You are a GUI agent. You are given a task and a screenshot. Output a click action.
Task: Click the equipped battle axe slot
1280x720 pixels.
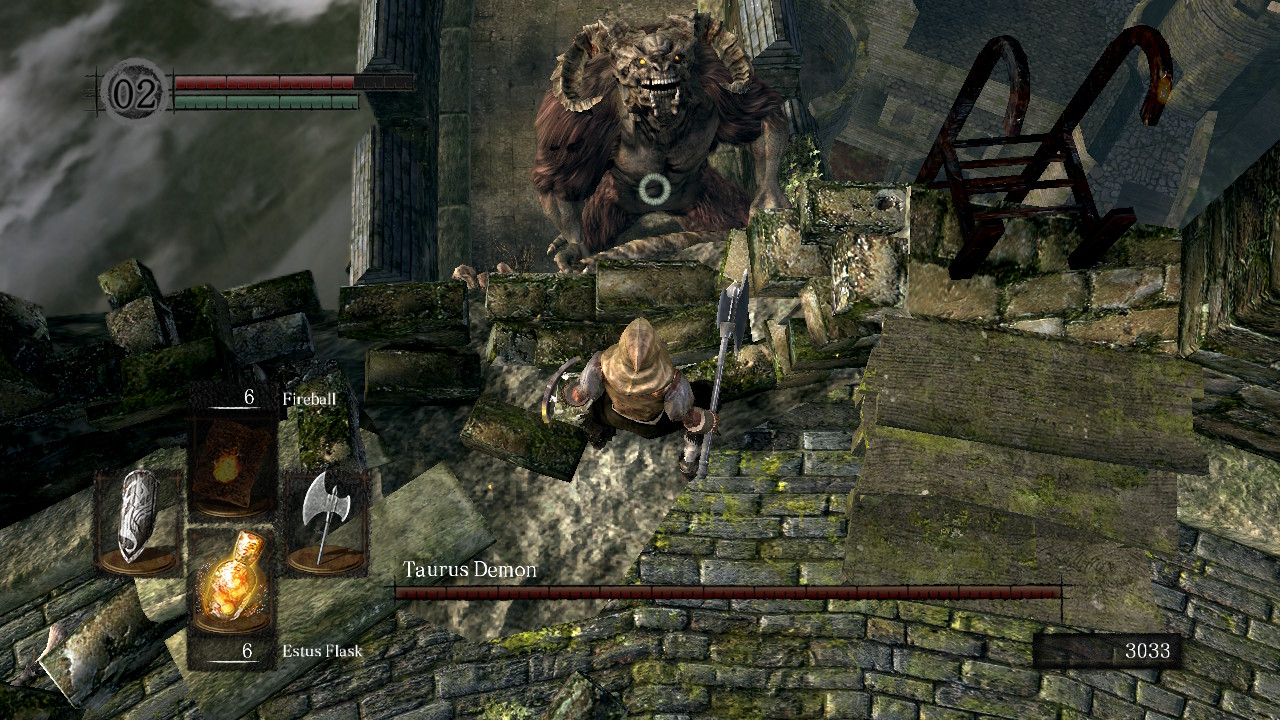click(x=326, y=522)
